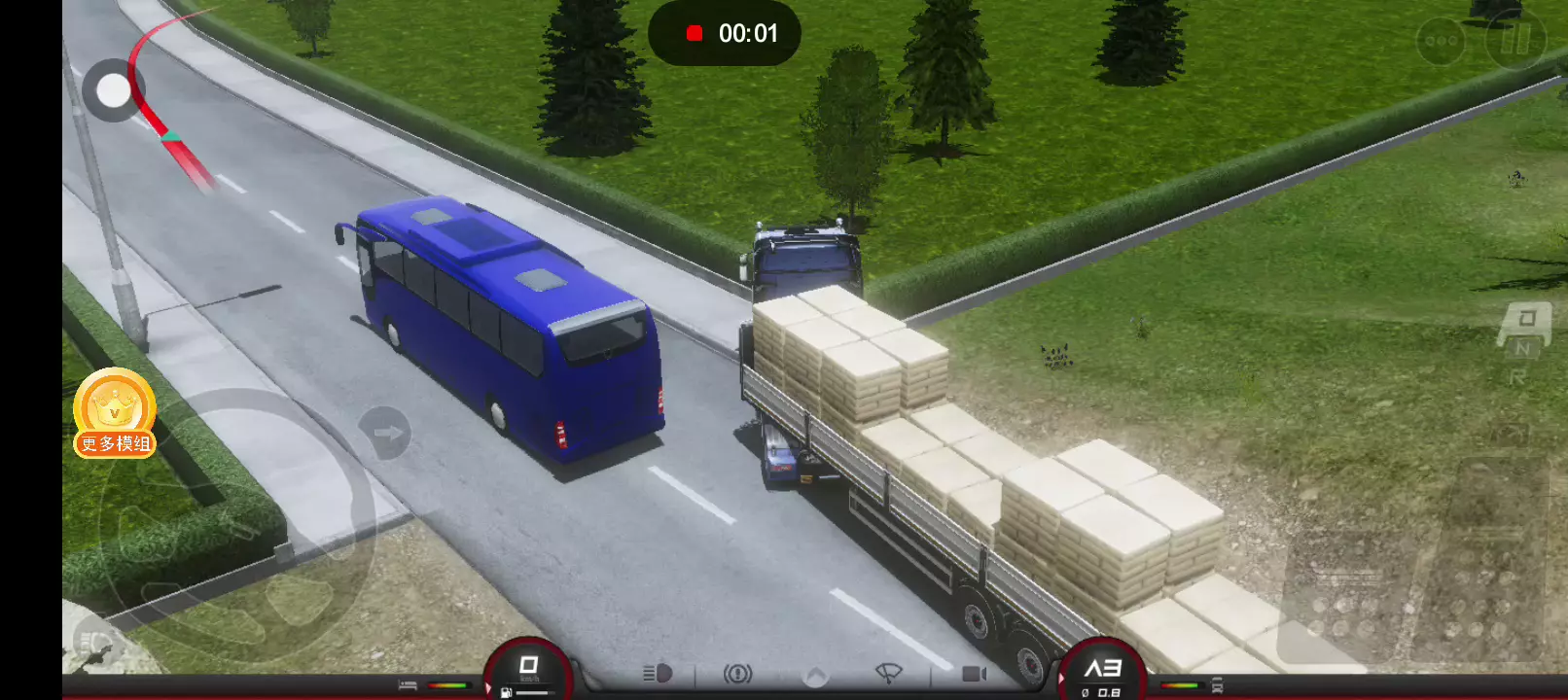Toggle the headlights icon

(x=658, y=673)
